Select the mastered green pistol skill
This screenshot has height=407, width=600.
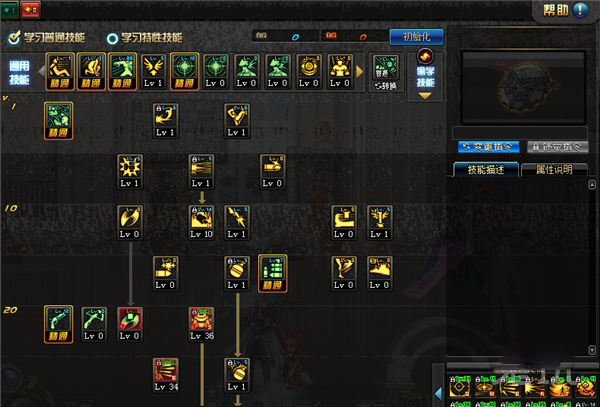click(x=58, y=323)
